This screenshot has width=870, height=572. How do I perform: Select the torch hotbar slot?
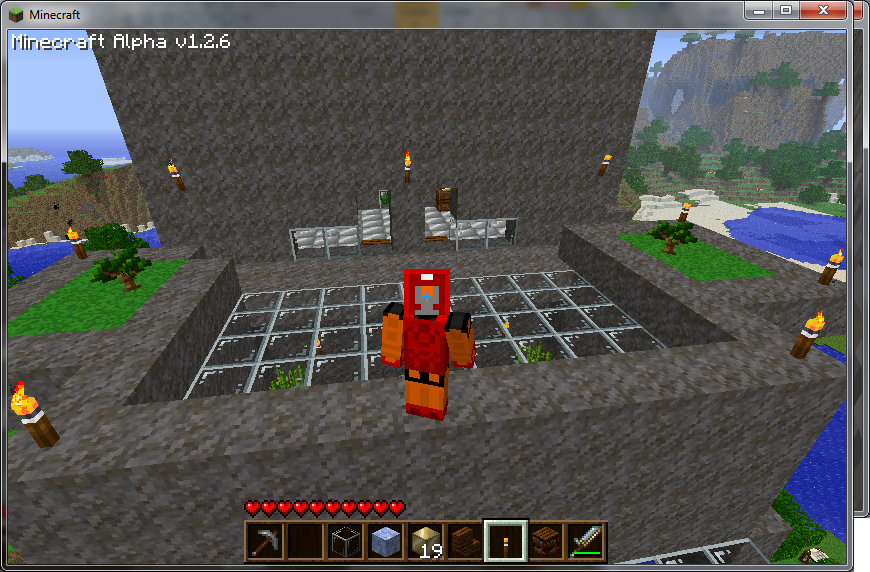(x=504, y=540)
